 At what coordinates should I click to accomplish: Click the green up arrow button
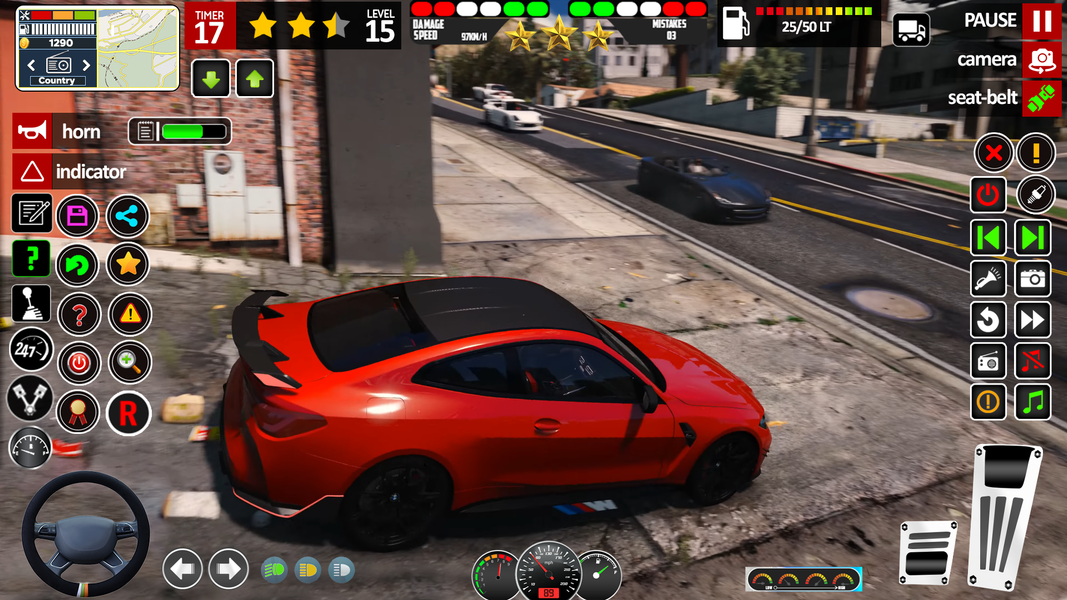[255, 78]
